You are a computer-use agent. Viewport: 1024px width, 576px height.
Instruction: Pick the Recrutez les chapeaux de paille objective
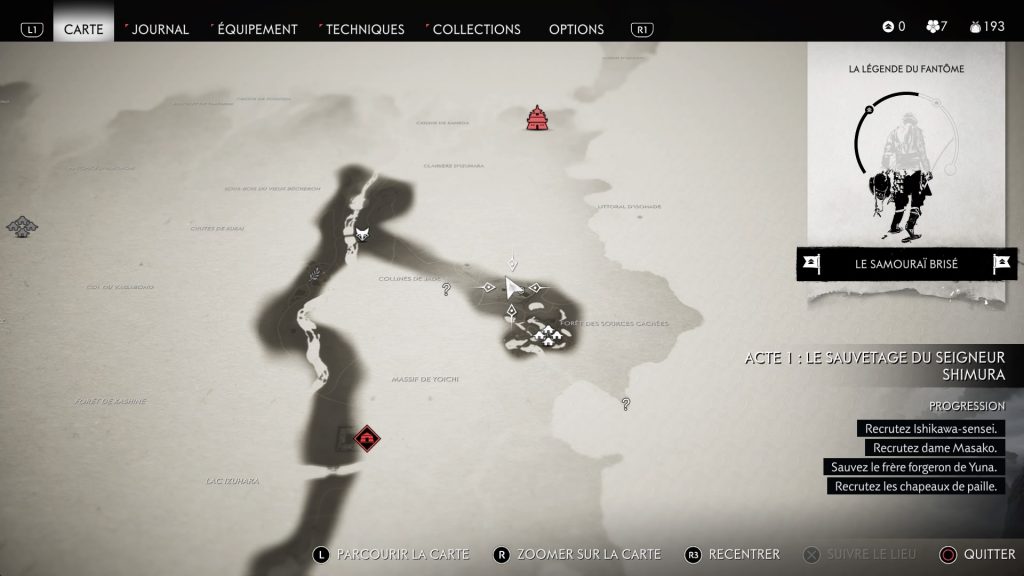pyautogui.click(x=916, y=486)
